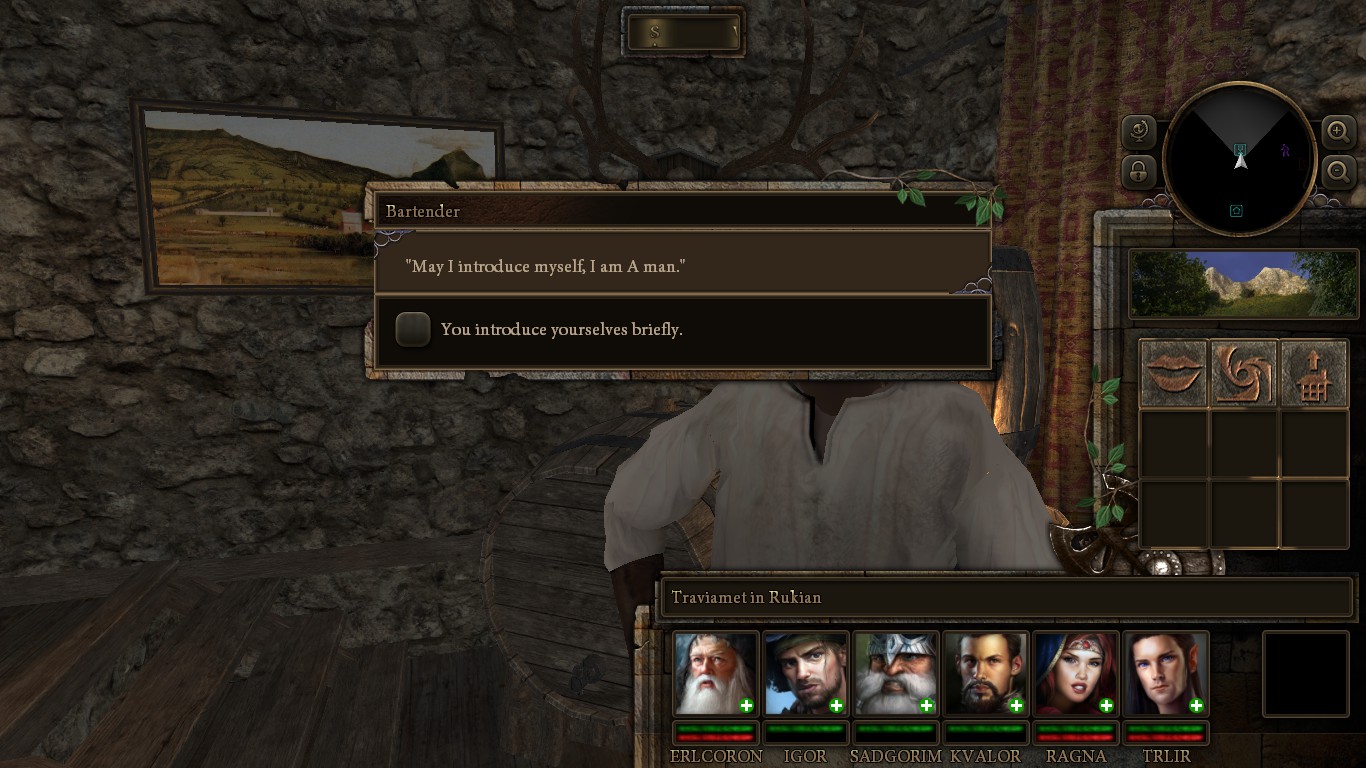The image size is (1366, 768).
Task: Click the mountain landscape time-of-day panel
Action: (x=1243, y=284)
